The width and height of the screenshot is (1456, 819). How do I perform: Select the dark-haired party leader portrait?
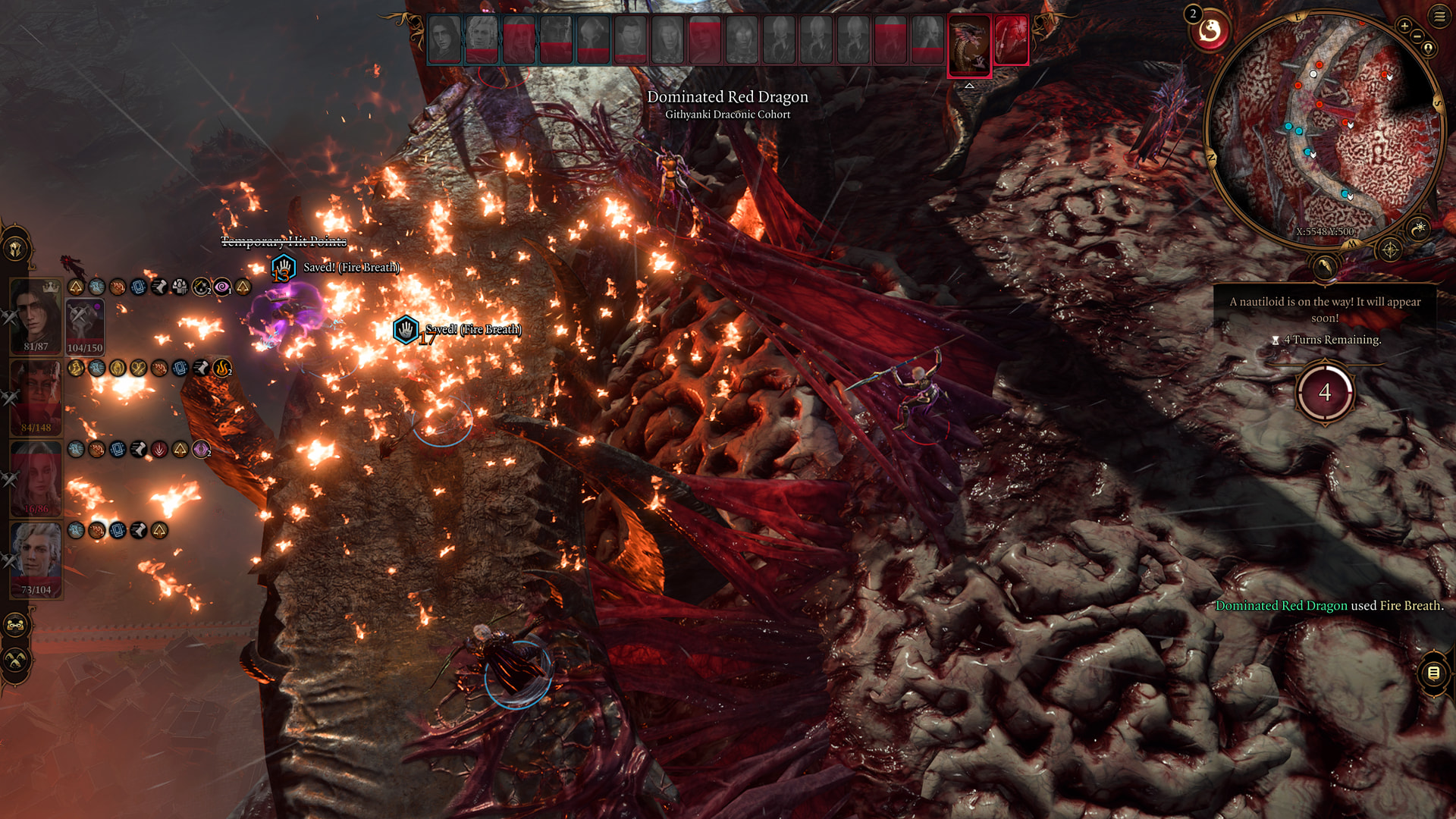(x=36, y=316)
